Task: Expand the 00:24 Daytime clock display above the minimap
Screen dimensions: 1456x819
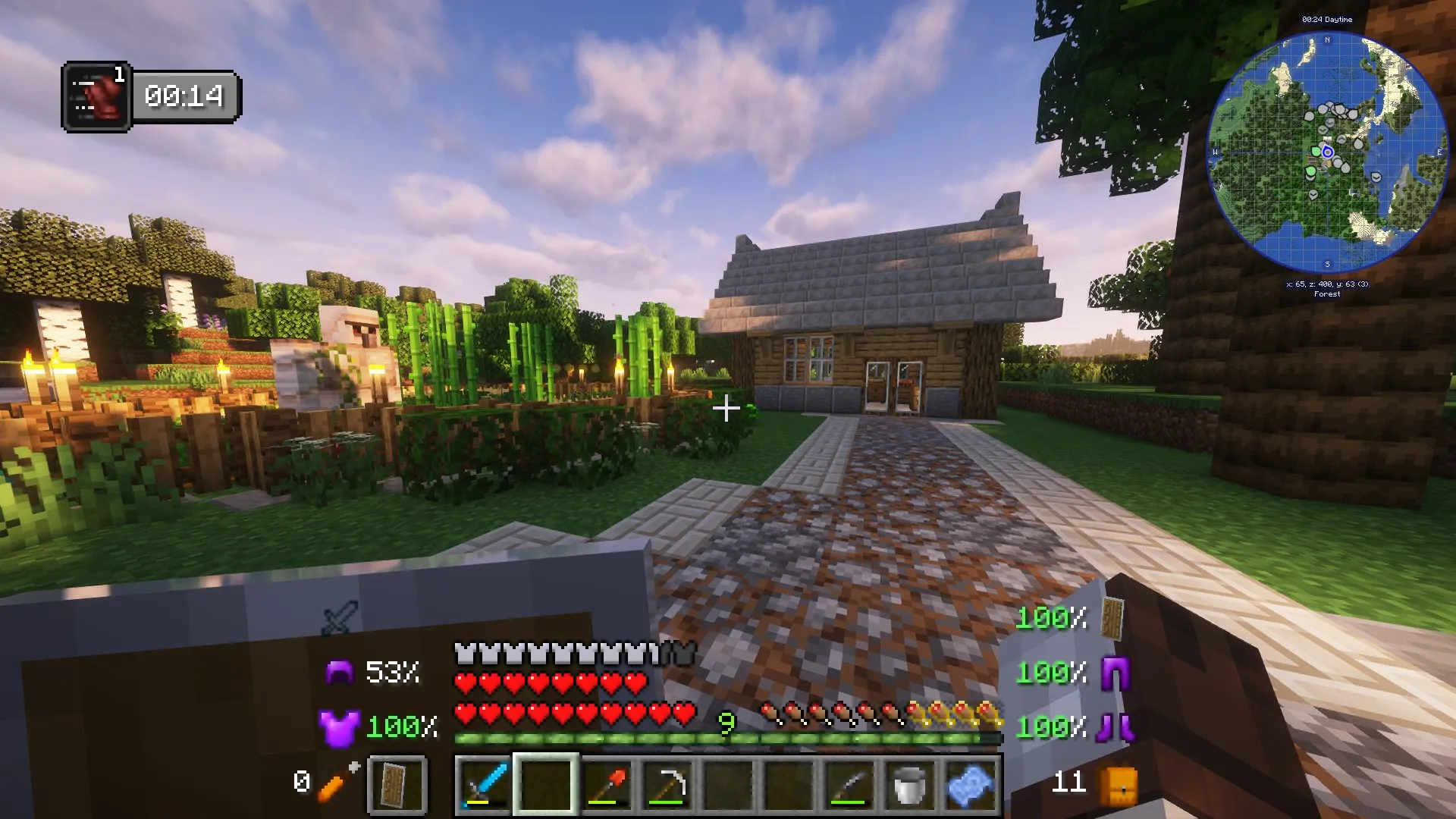Action: 1327,20
